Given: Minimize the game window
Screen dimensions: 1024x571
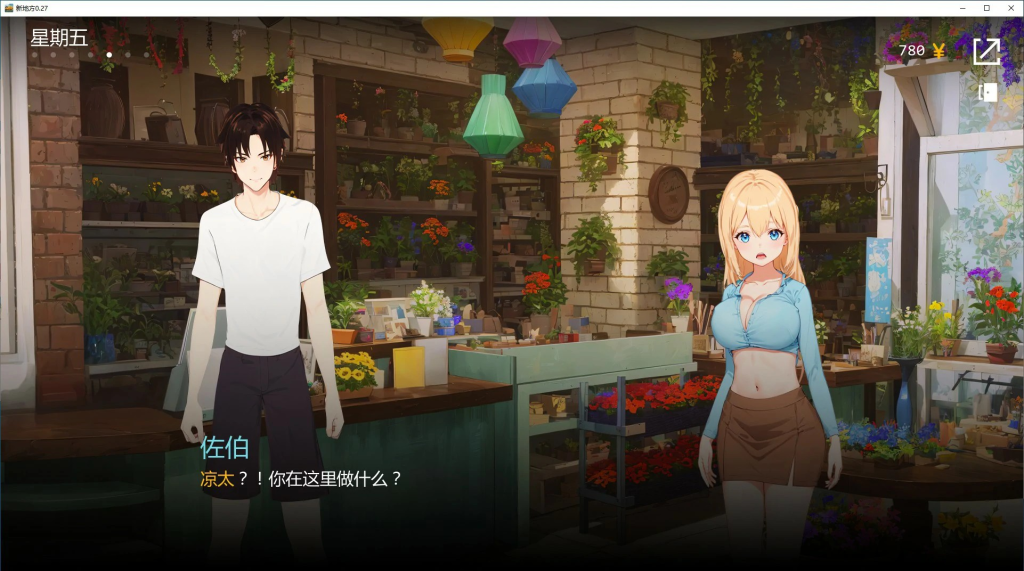Looking at the screenshot, I should [961, 8].
